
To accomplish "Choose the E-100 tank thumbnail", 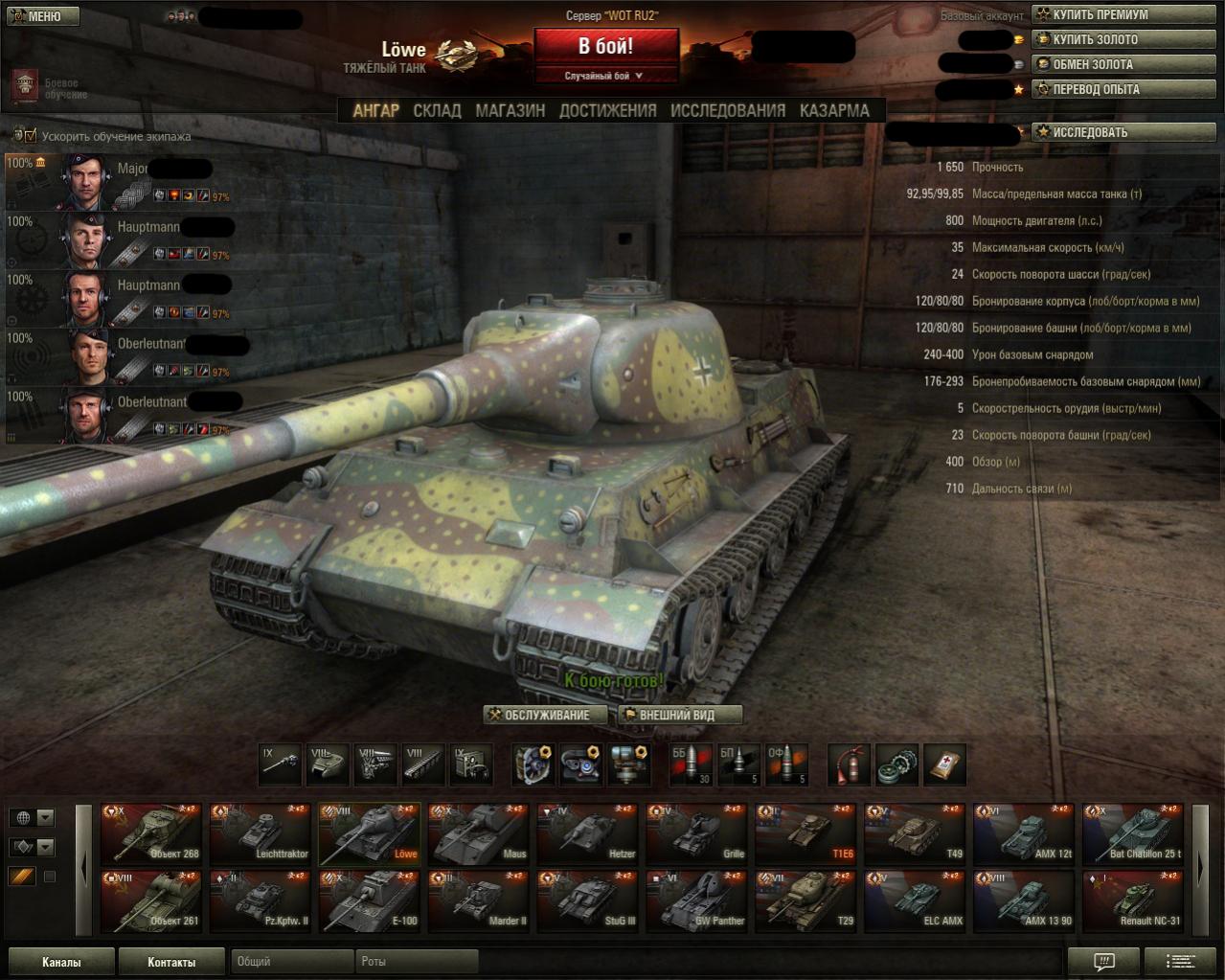I will click(x=370, y=901).
